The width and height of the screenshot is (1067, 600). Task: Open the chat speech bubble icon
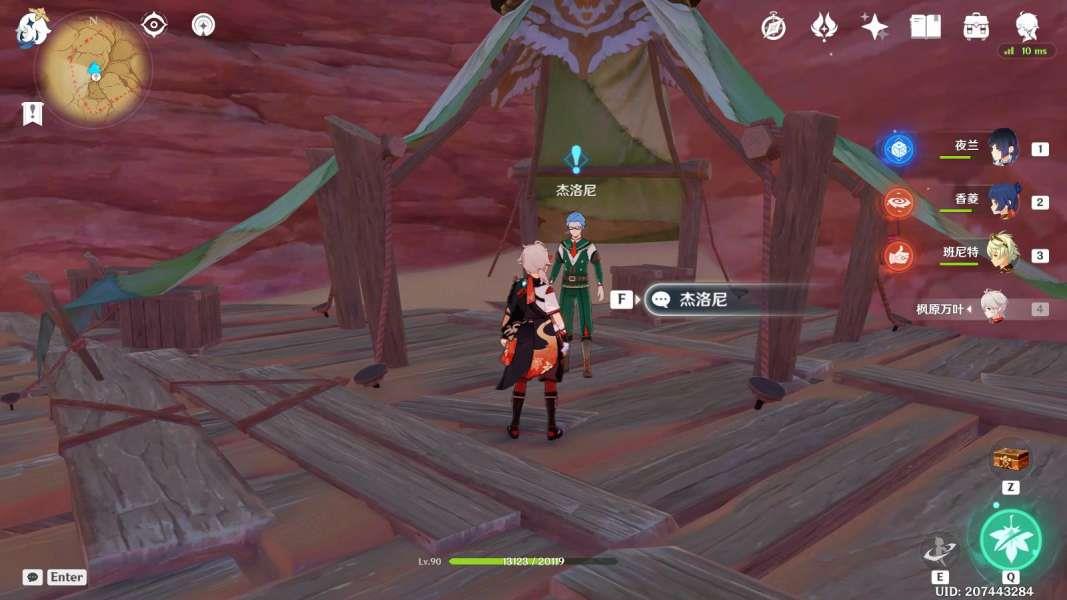33,577
